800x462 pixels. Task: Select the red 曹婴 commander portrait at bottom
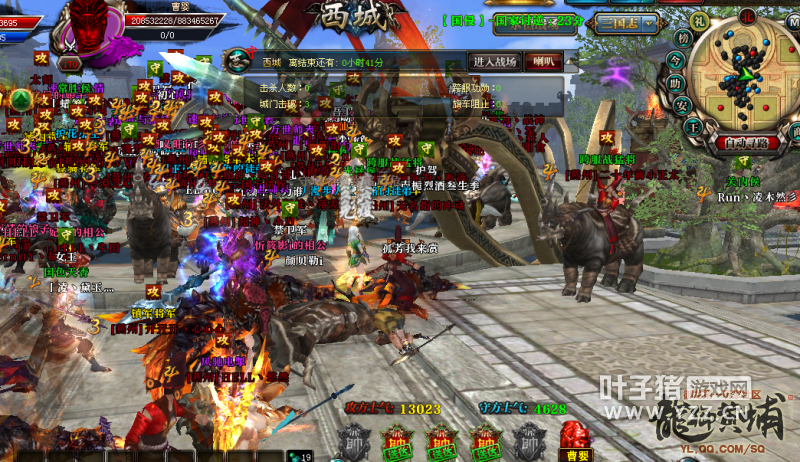click(x=574, y=437)
